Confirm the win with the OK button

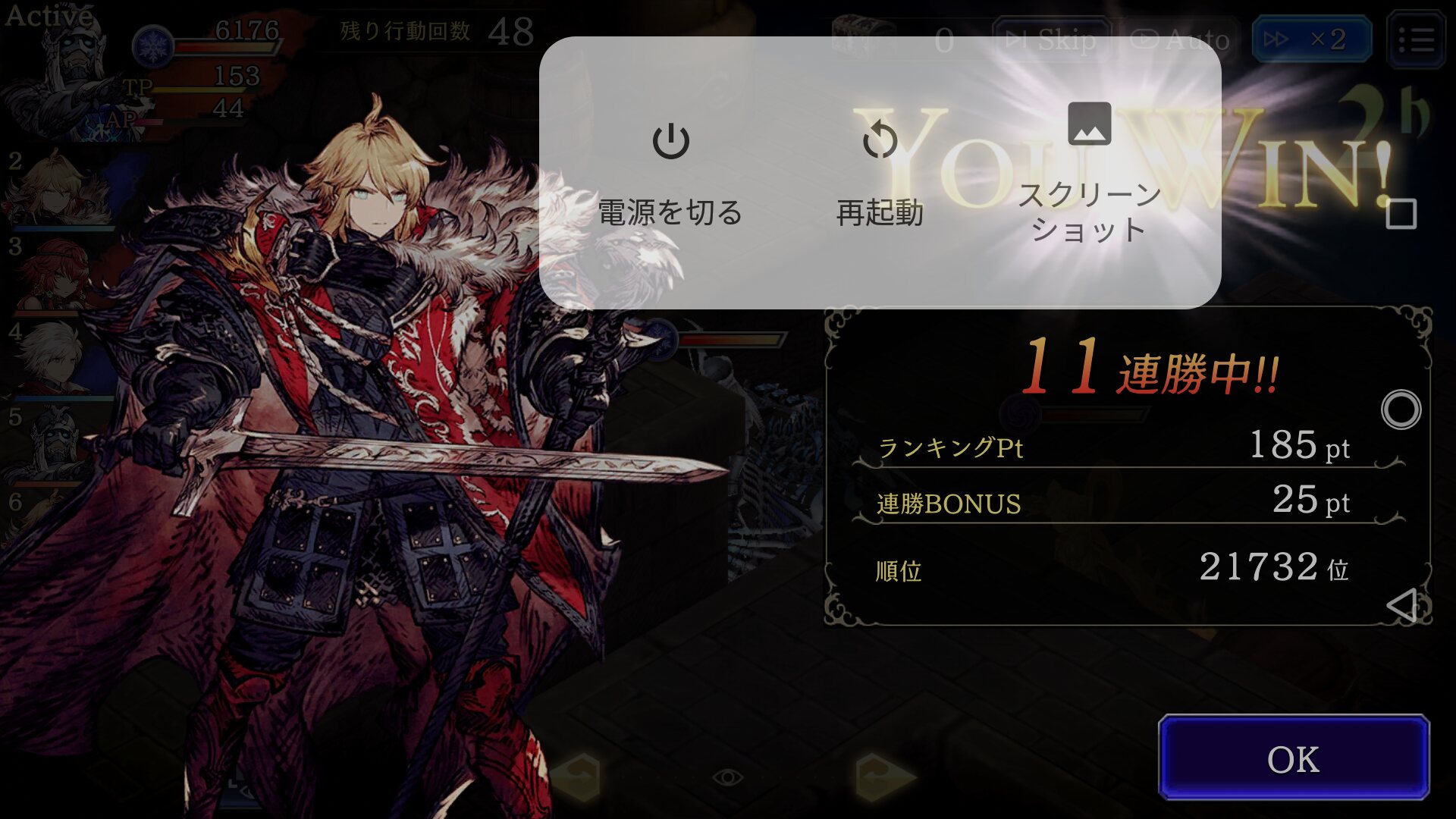tap(1293, 758)
